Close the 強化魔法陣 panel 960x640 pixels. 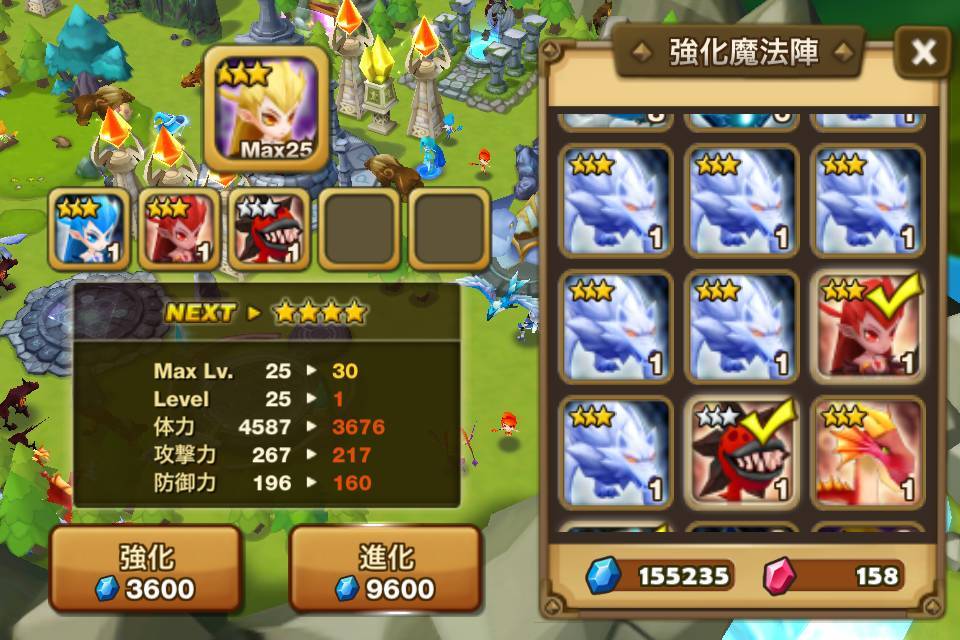[x=922, y=53]
